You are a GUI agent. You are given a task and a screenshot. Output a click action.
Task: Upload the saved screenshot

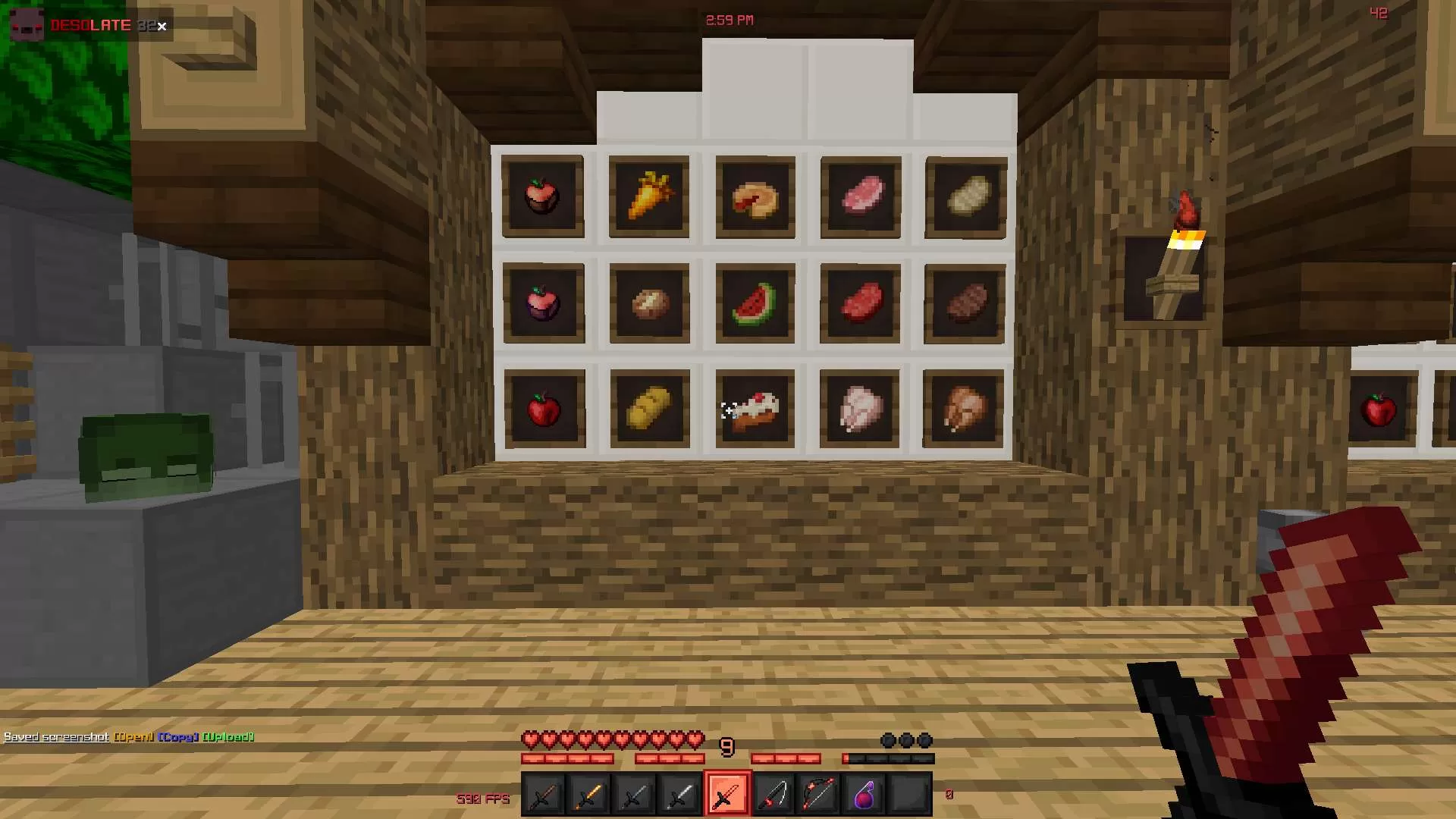(229, 736)
